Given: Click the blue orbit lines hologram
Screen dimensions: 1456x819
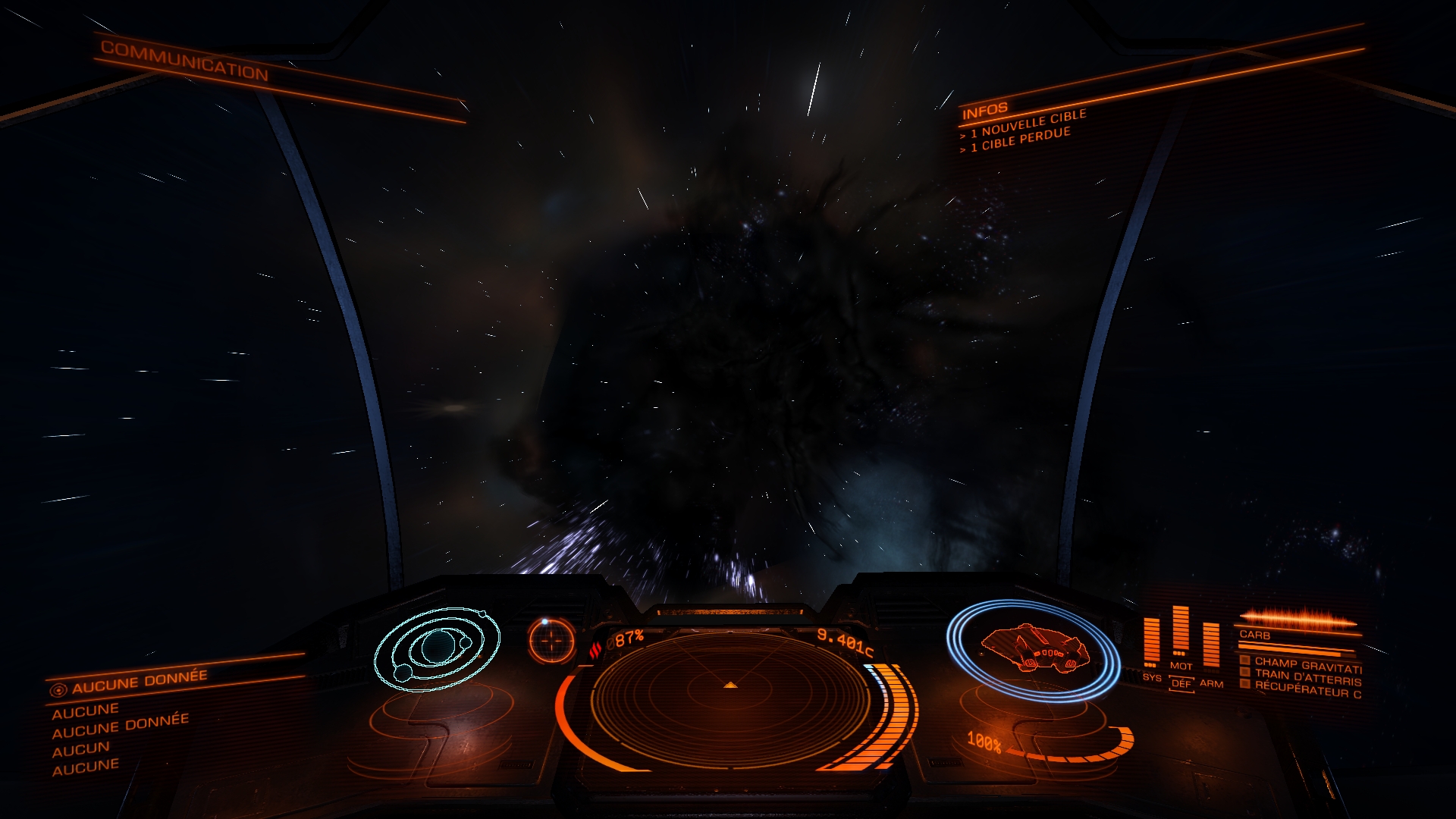Looking at the screenshot, I should [x=437, y=648].
